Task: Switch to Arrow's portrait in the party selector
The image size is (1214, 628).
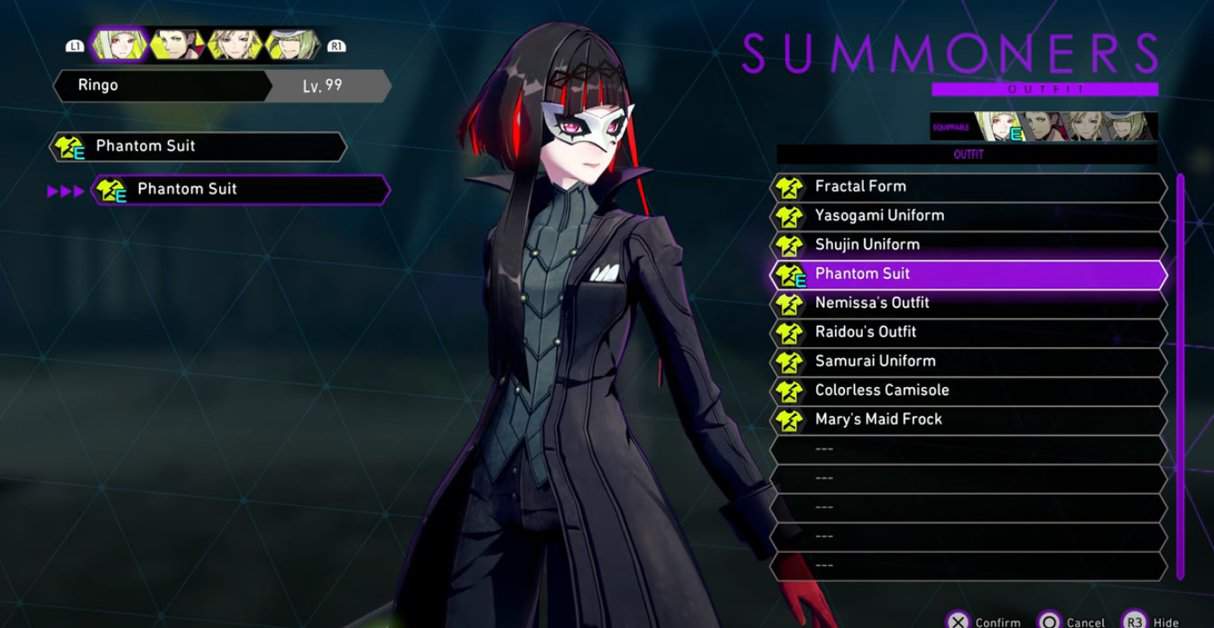Action: (x=177, y=44)
